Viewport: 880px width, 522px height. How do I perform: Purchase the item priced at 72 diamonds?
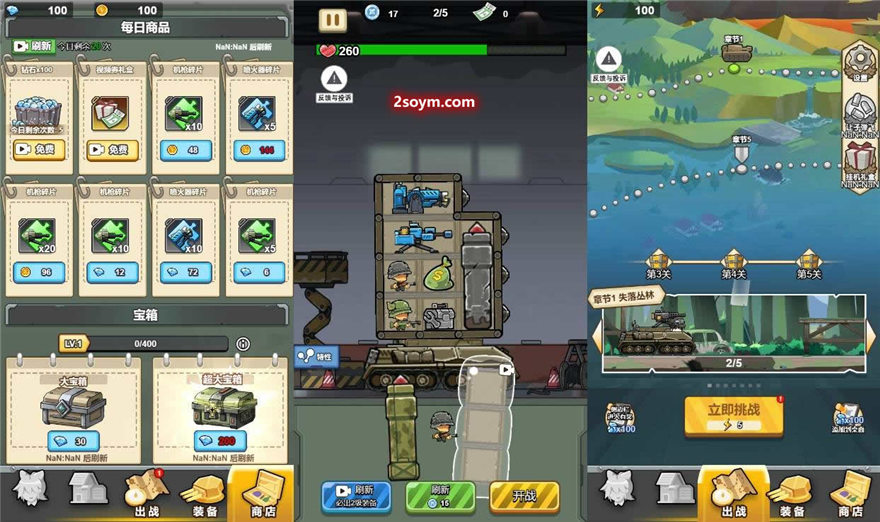184,271
